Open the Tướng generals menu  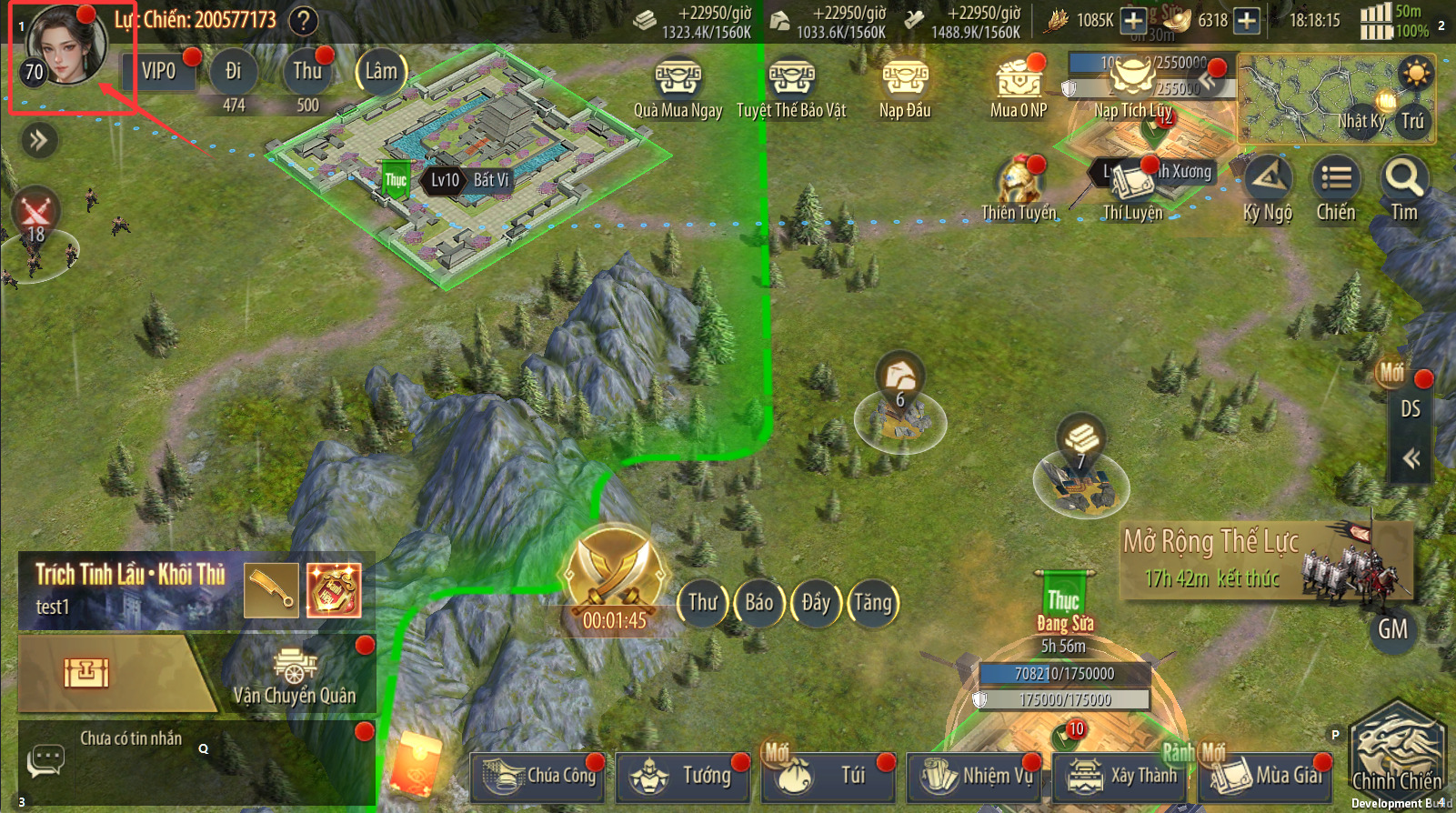684,776
